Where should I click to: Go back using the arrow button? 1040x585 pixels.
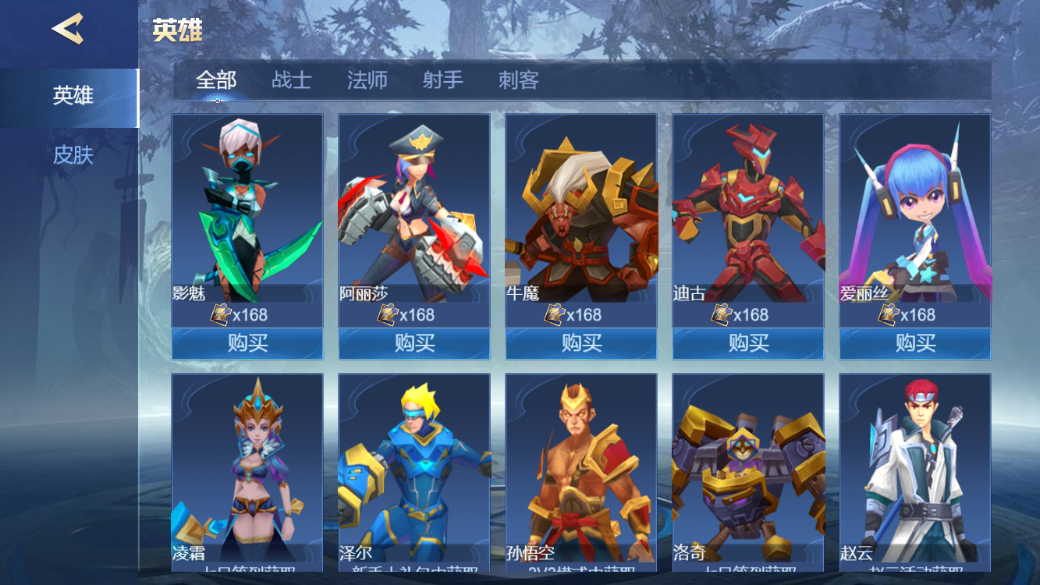pyautogui.click(x=67, y=29)
